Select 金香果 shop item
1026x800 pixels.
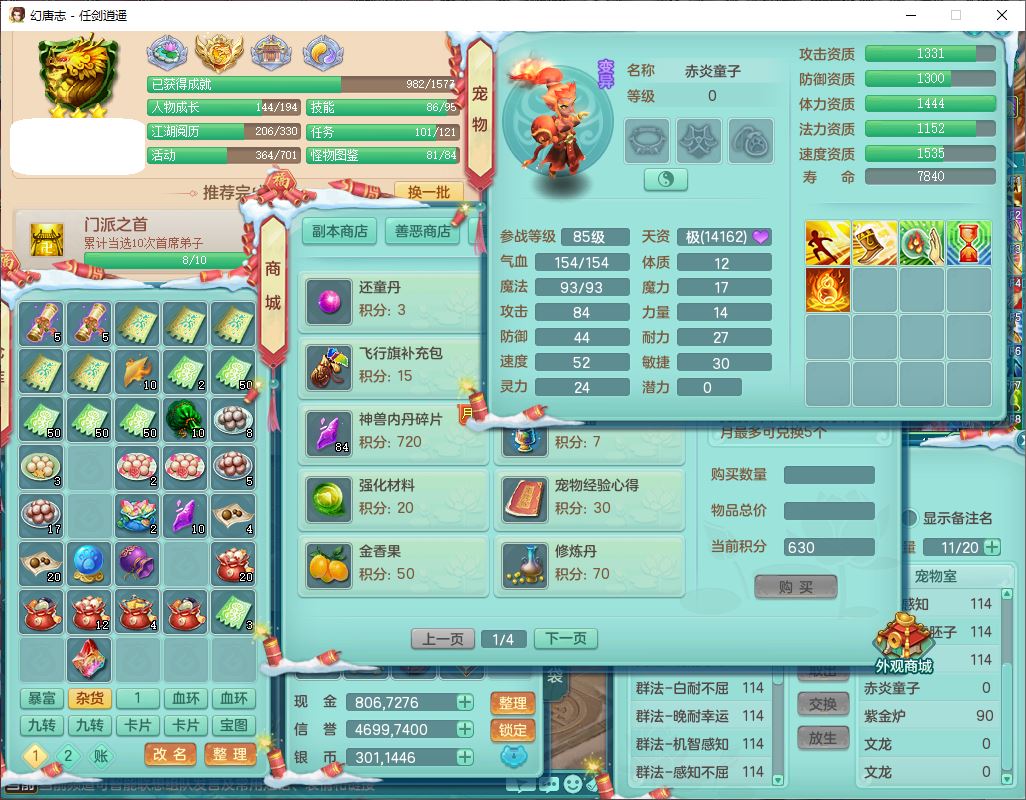pos(393,563)
